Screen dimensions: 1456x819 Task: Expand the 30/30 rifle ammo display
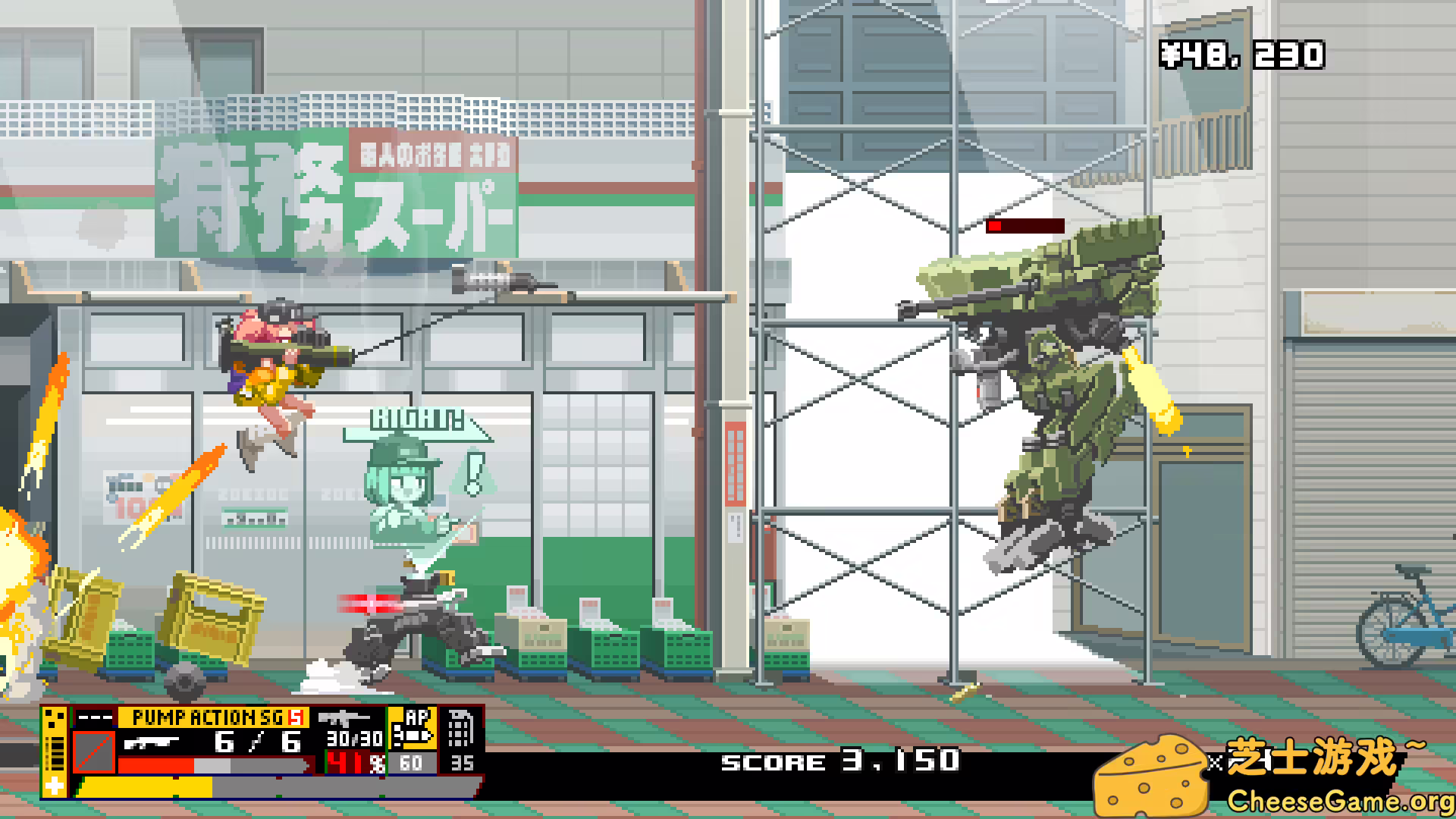pos(356,739)
